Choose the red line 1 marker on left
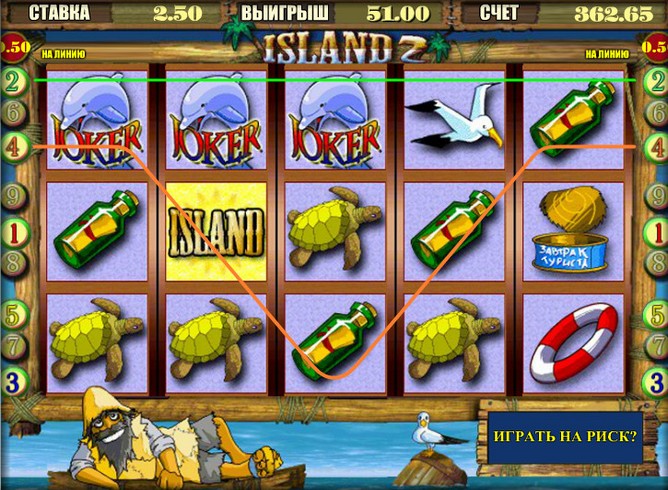The height and width of the screenshot is (490, 668). coord(13,232)
